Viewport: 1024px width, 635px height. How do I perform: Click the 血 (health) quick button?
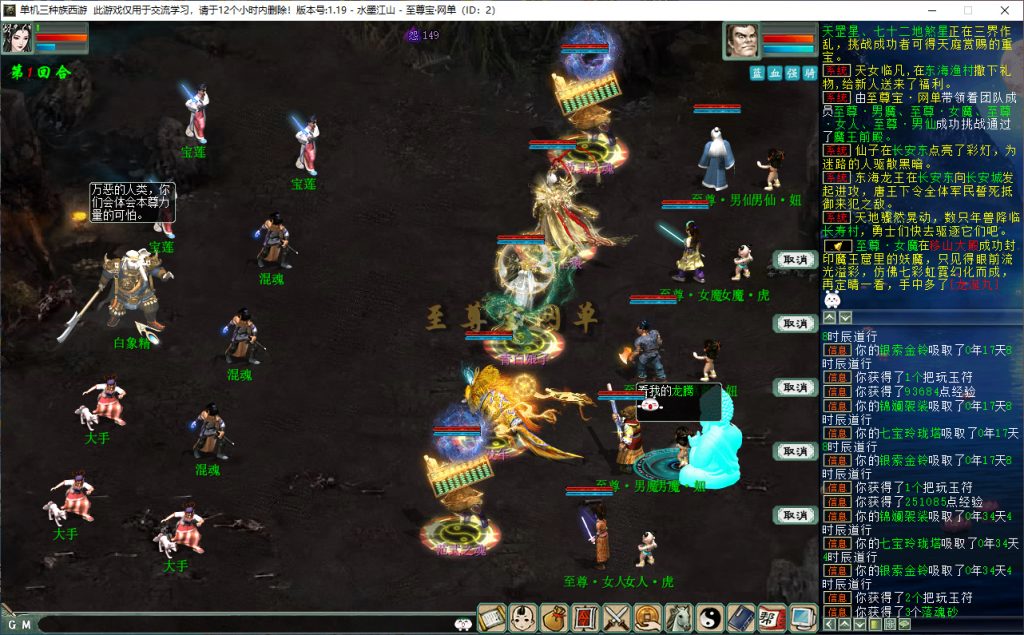coord(774,72)
